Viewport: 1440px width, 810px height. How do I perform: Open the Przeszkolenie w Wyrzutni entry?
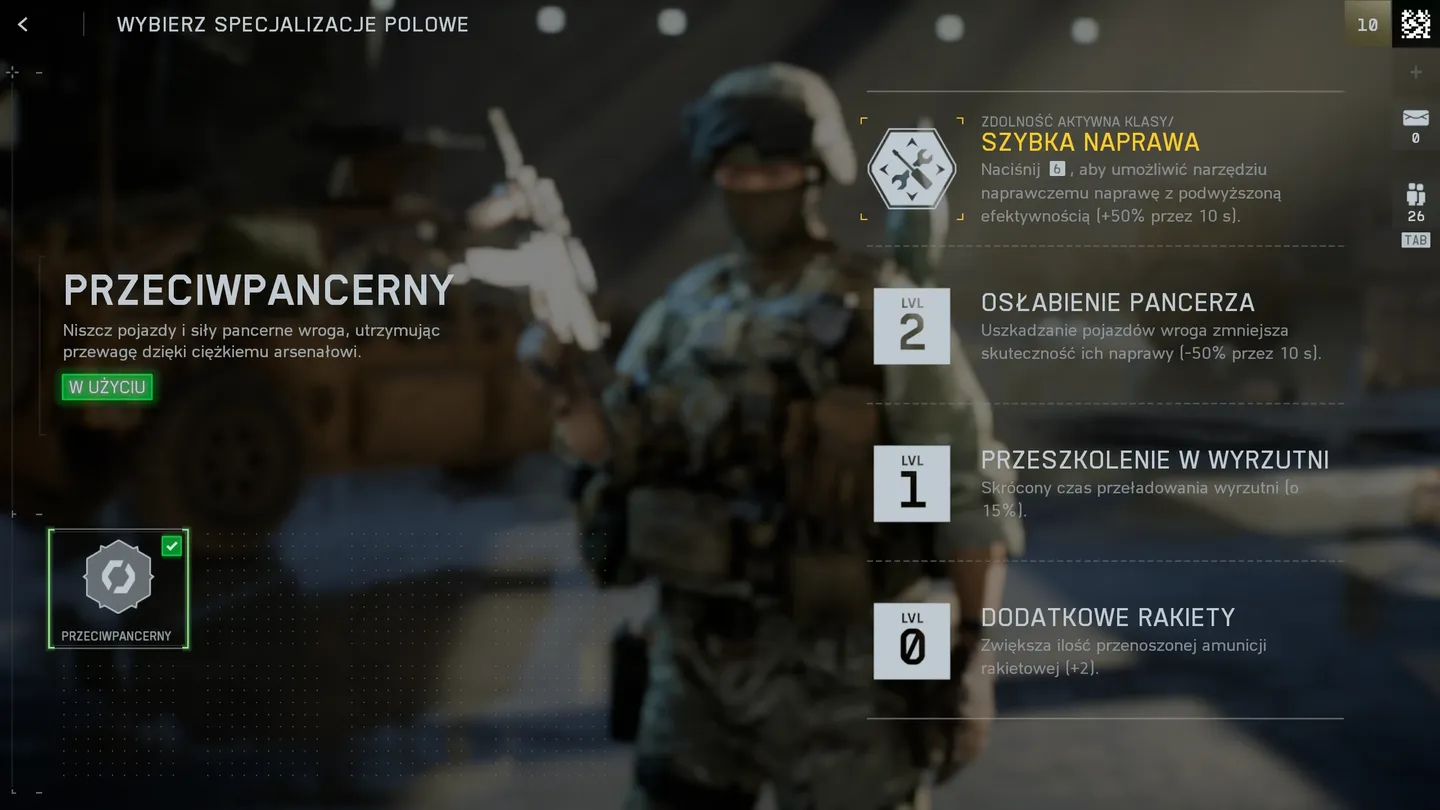tap(1154, 460)
